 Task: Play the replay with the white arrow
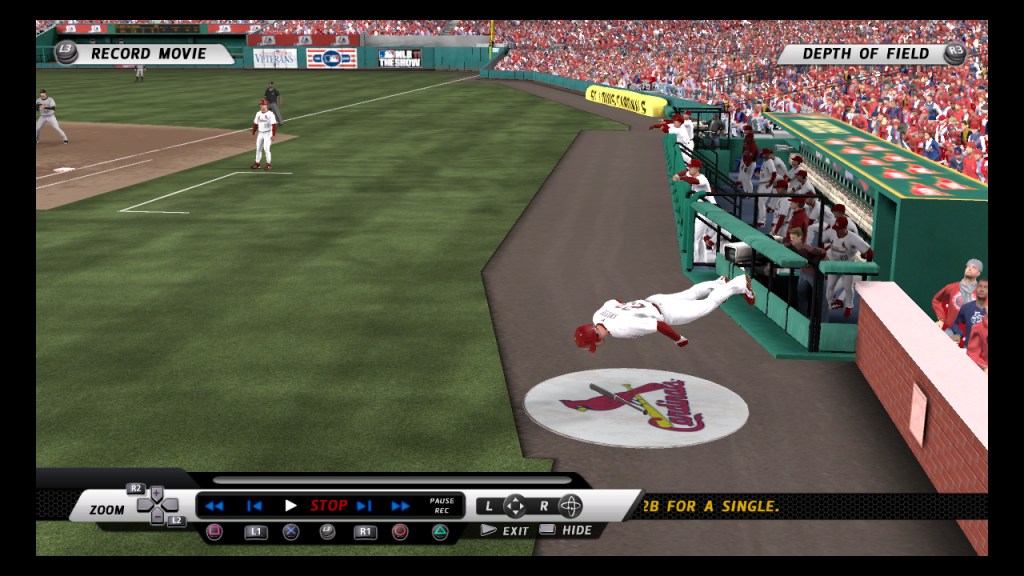290,506
